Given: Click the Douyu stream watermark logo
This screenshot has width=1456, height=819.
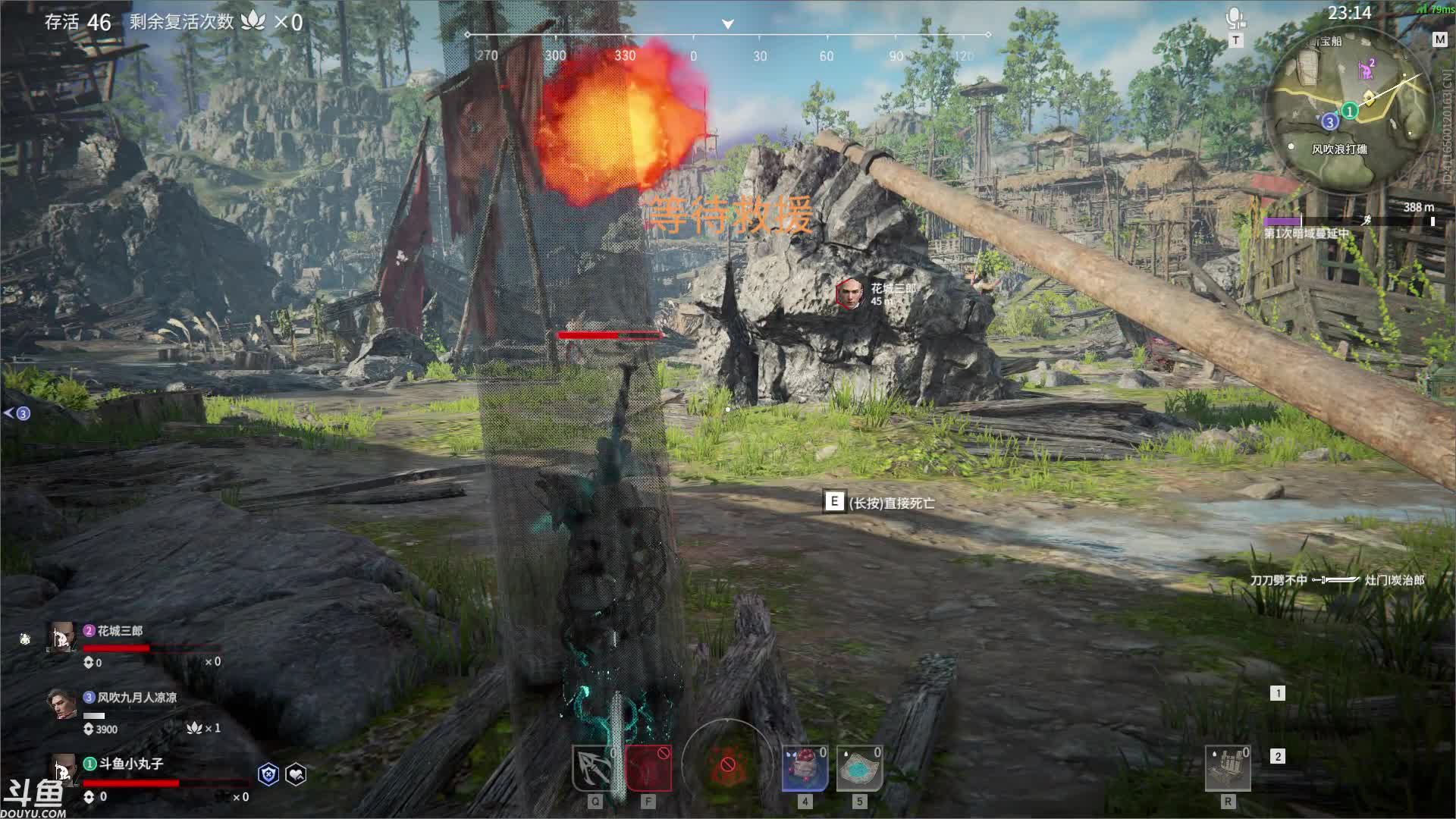Looking at the screenshot, I should click(x=33, y=798).
